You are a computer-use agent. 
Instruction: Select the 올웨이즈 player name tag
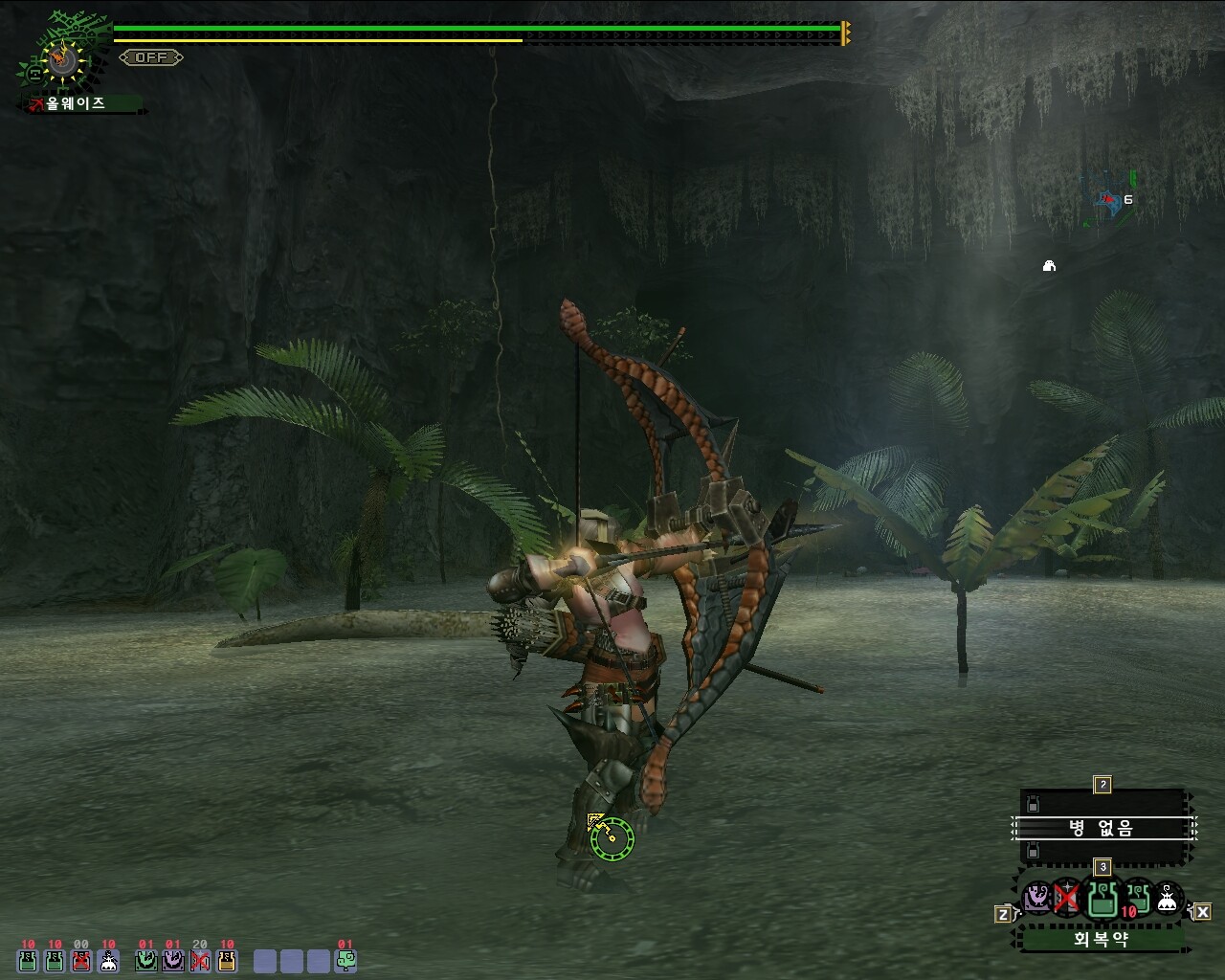point(75,103)
